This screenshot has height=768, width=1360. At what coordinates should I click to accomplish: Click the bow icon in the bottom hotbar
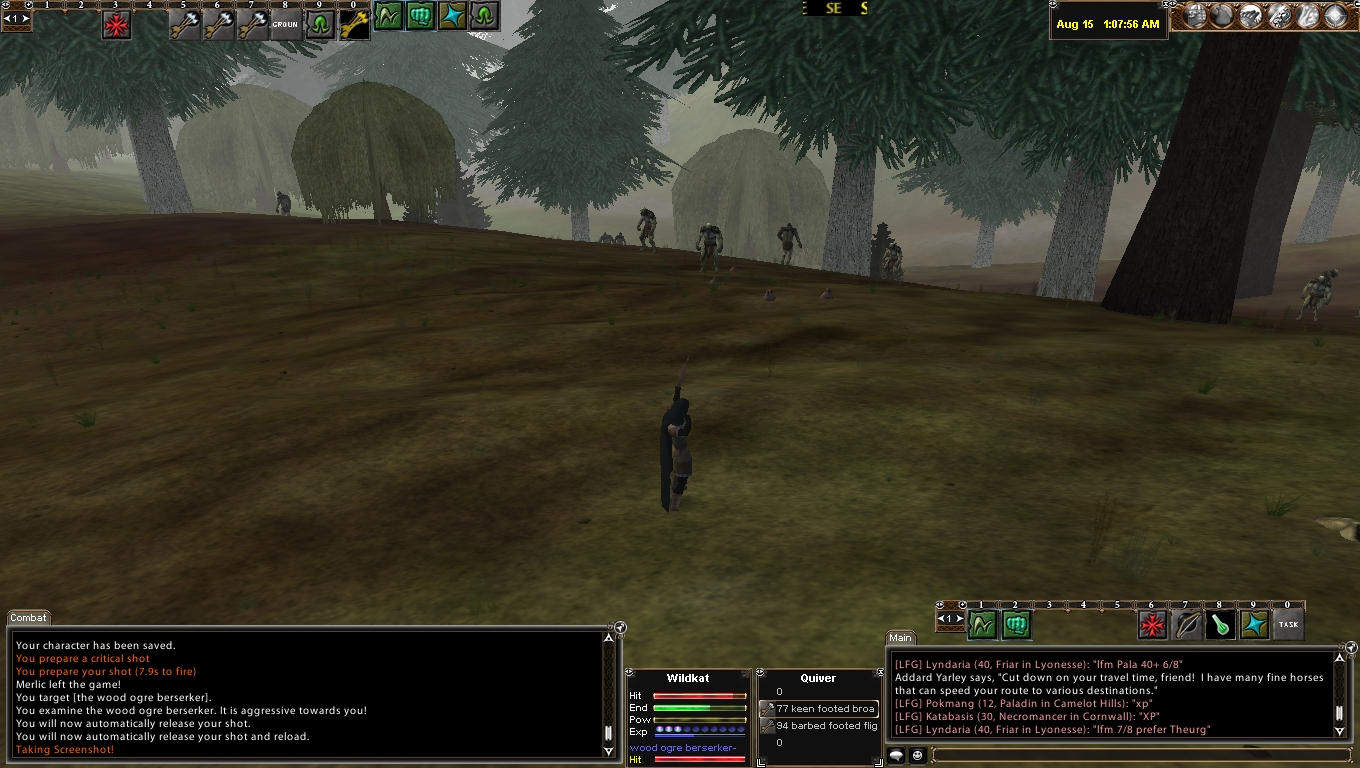pos(1187,625)
